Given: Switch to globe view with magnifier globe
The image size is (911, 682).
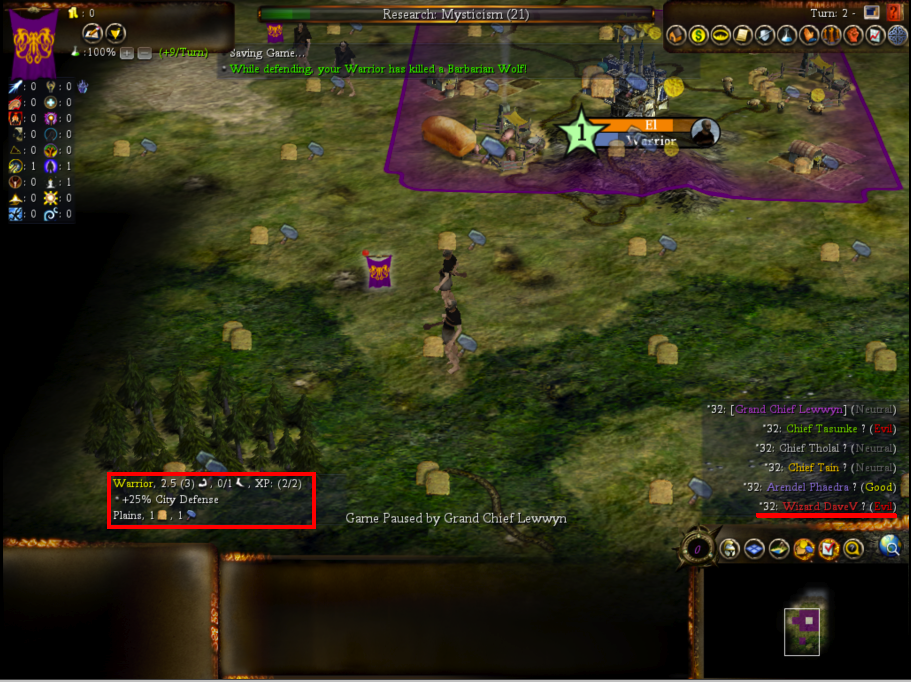Looking at the screenshot, I should 889,546.
